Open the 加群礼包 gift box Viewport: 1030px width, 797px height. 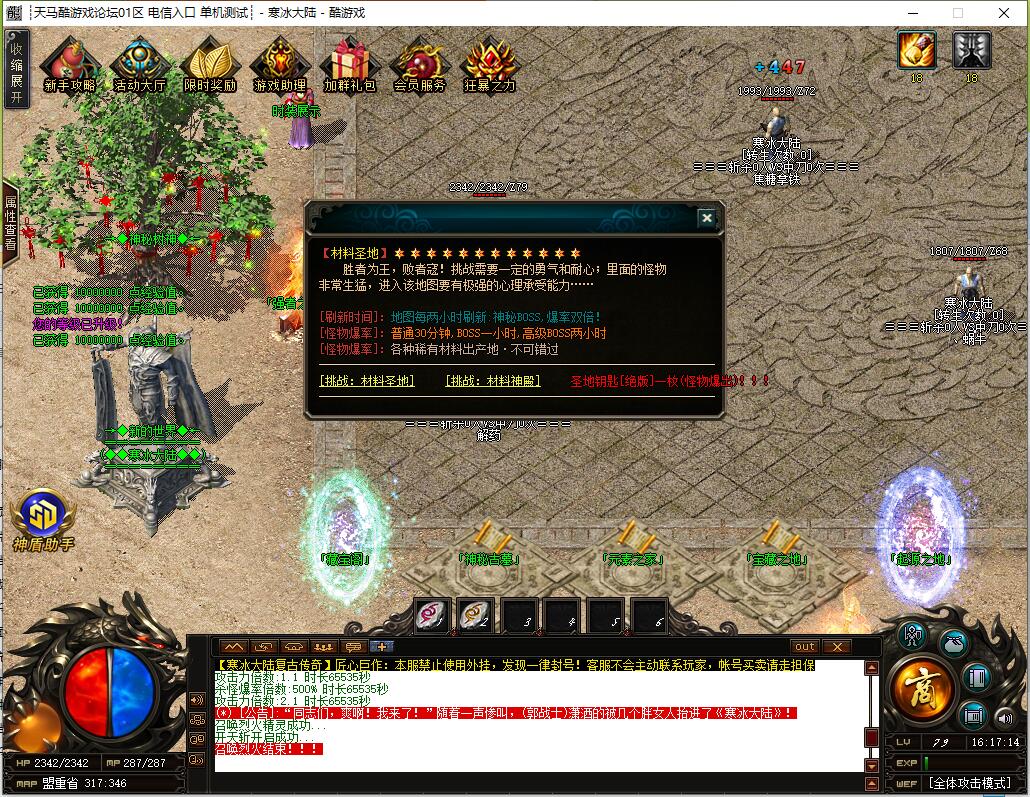pyautogui.click(x=349, y=66)
